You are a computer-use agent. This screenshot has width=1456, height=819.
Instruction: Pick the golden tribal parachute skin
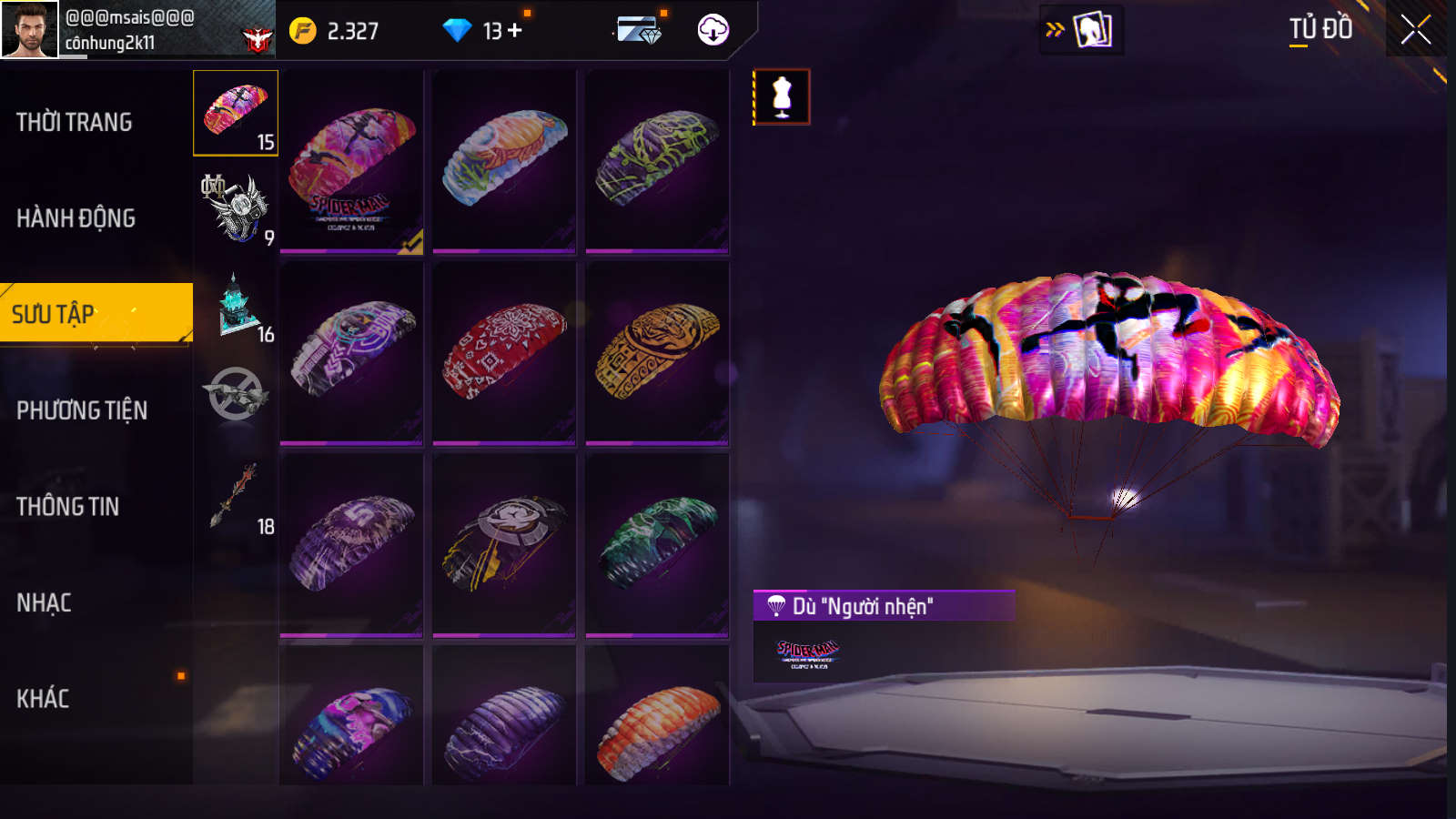coord(657,353)
